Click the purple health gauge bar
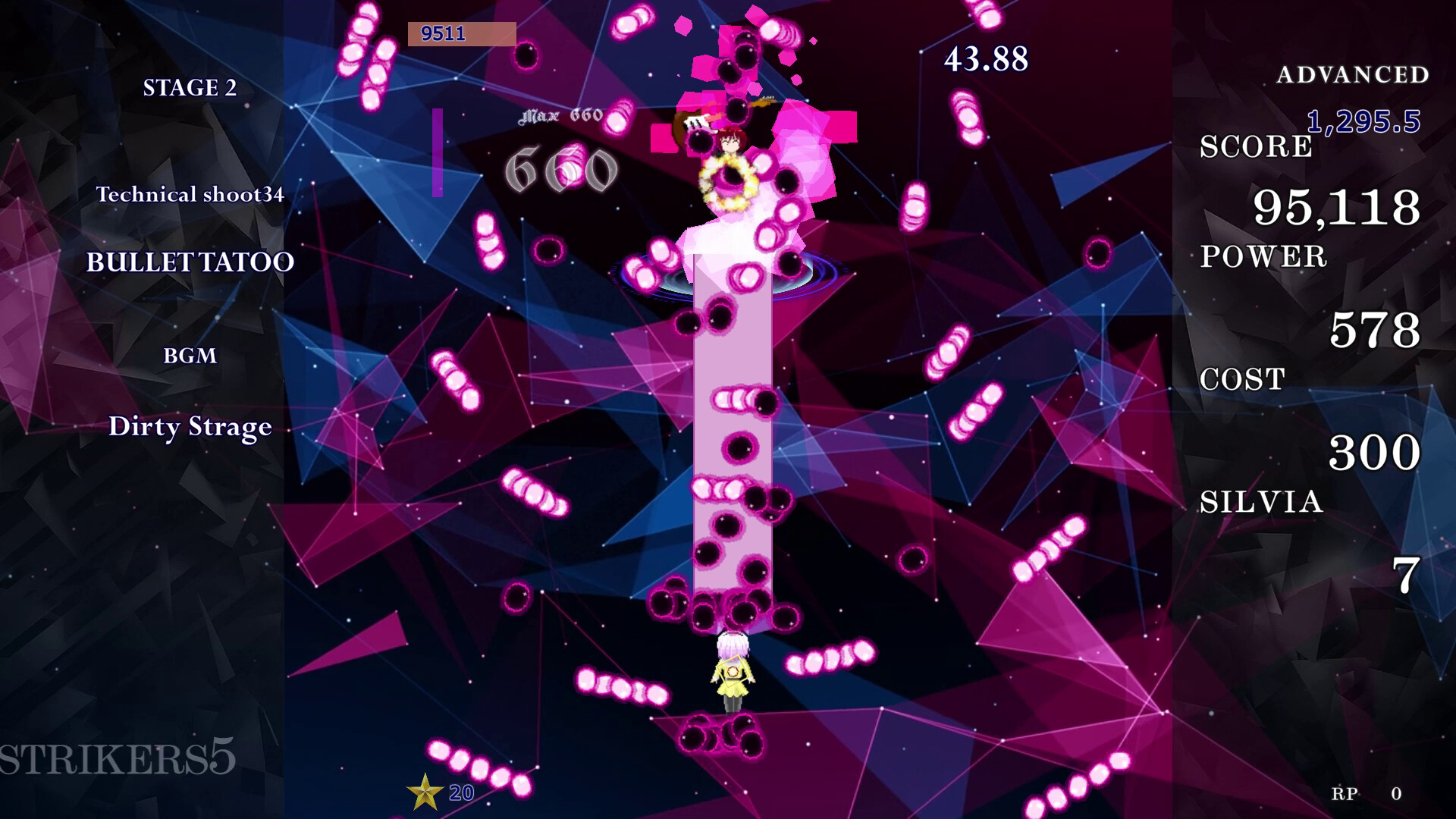1456x819 pixels. (438, 152)
